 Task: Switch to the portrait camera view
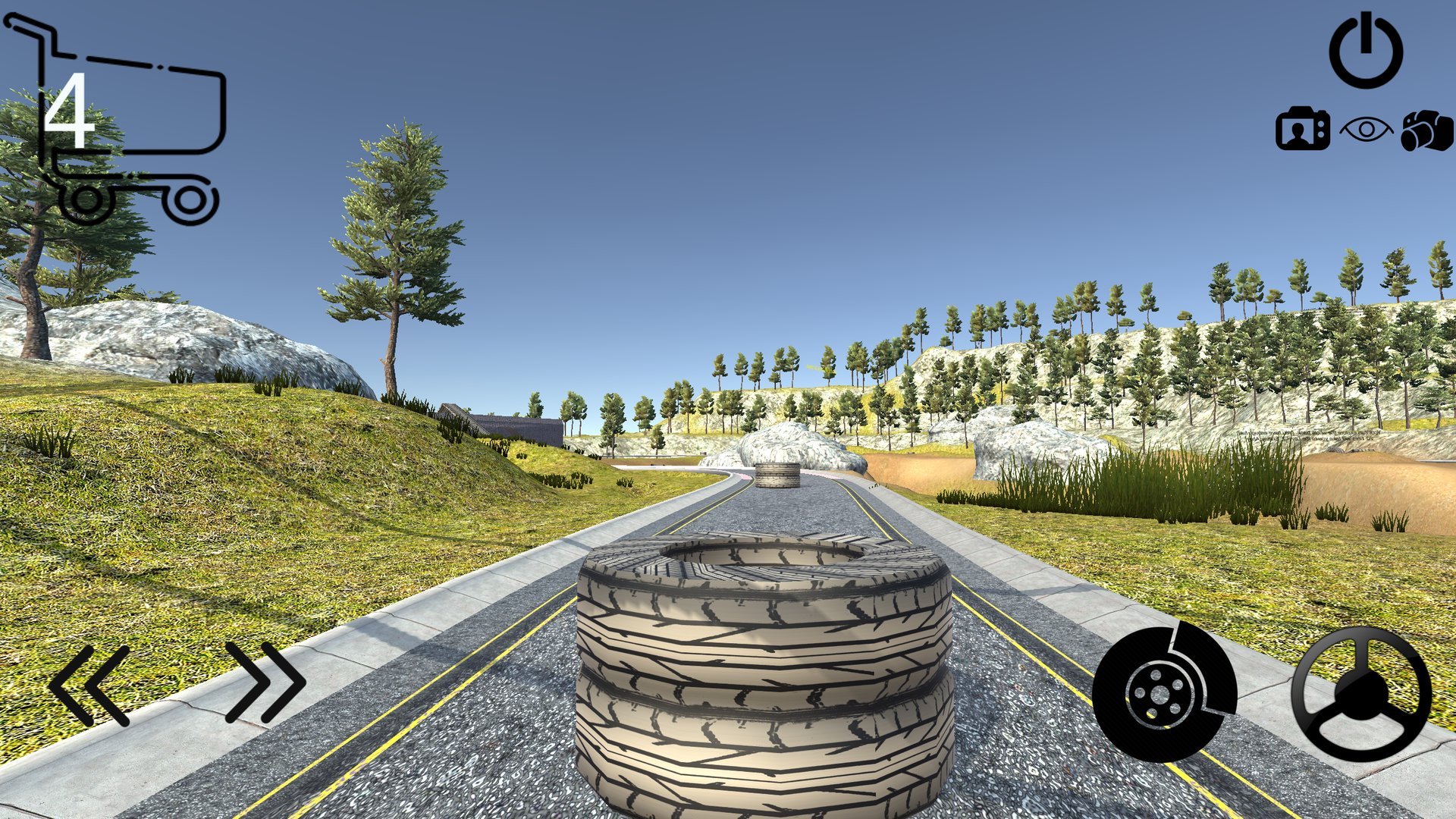pyautogui.click(x=1302, y=130)
